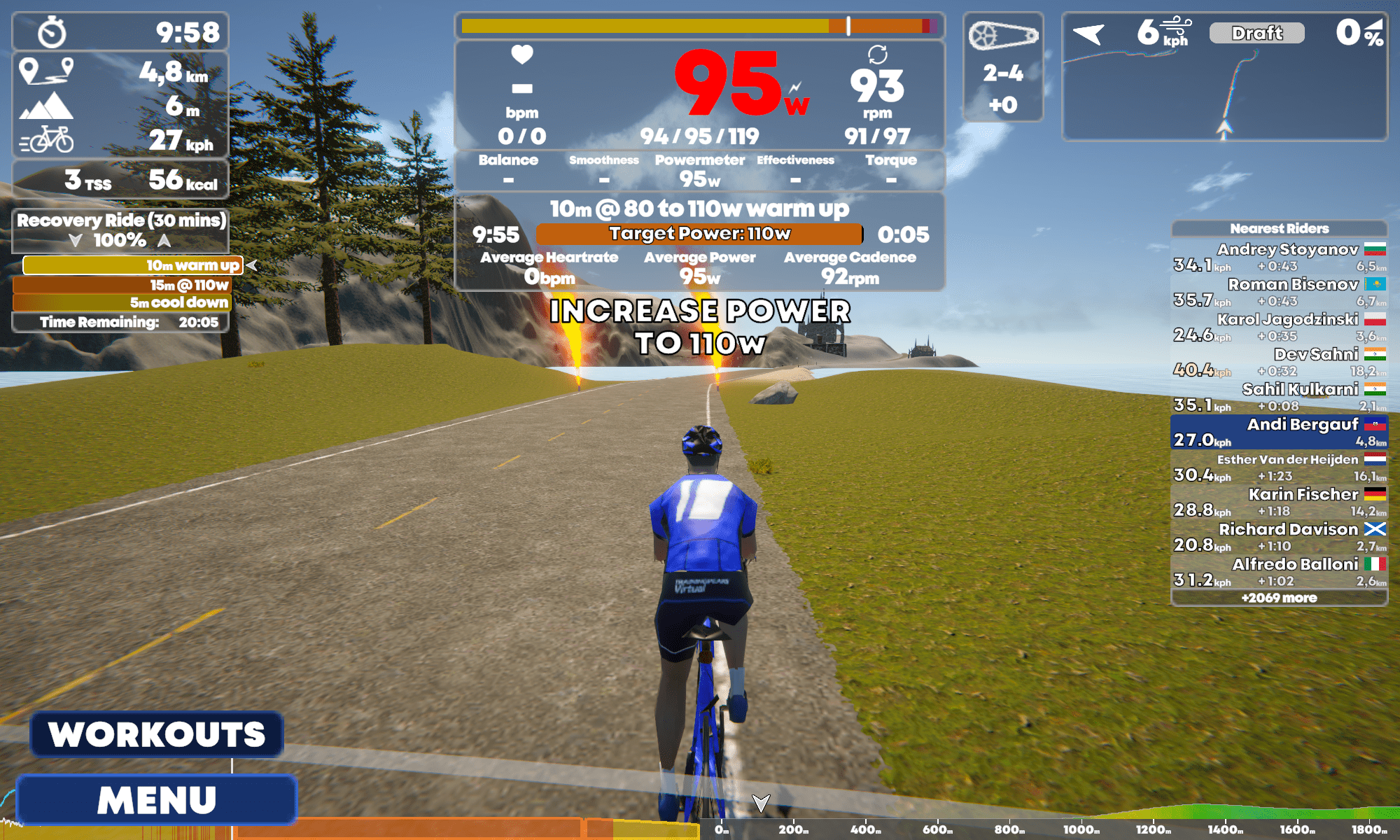1400x840 pixels.
Task: Pick Dev Sahni from the rider list
Action: 1279,362
